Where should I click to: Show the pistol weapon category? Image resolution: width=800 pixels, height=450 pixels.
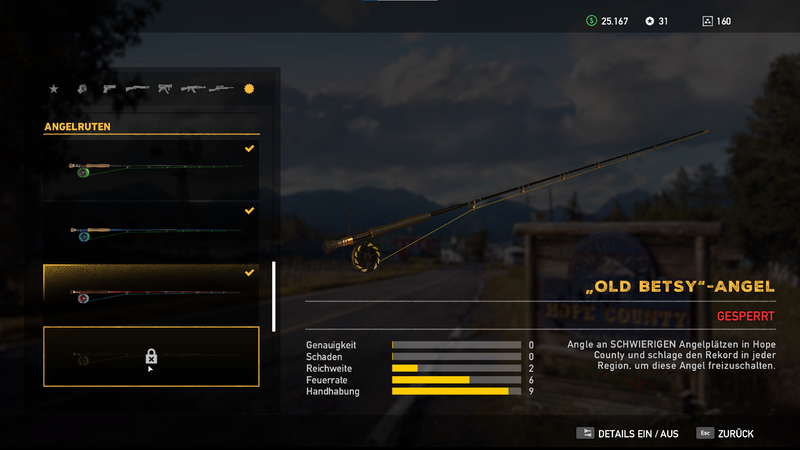tap(108, 89)
